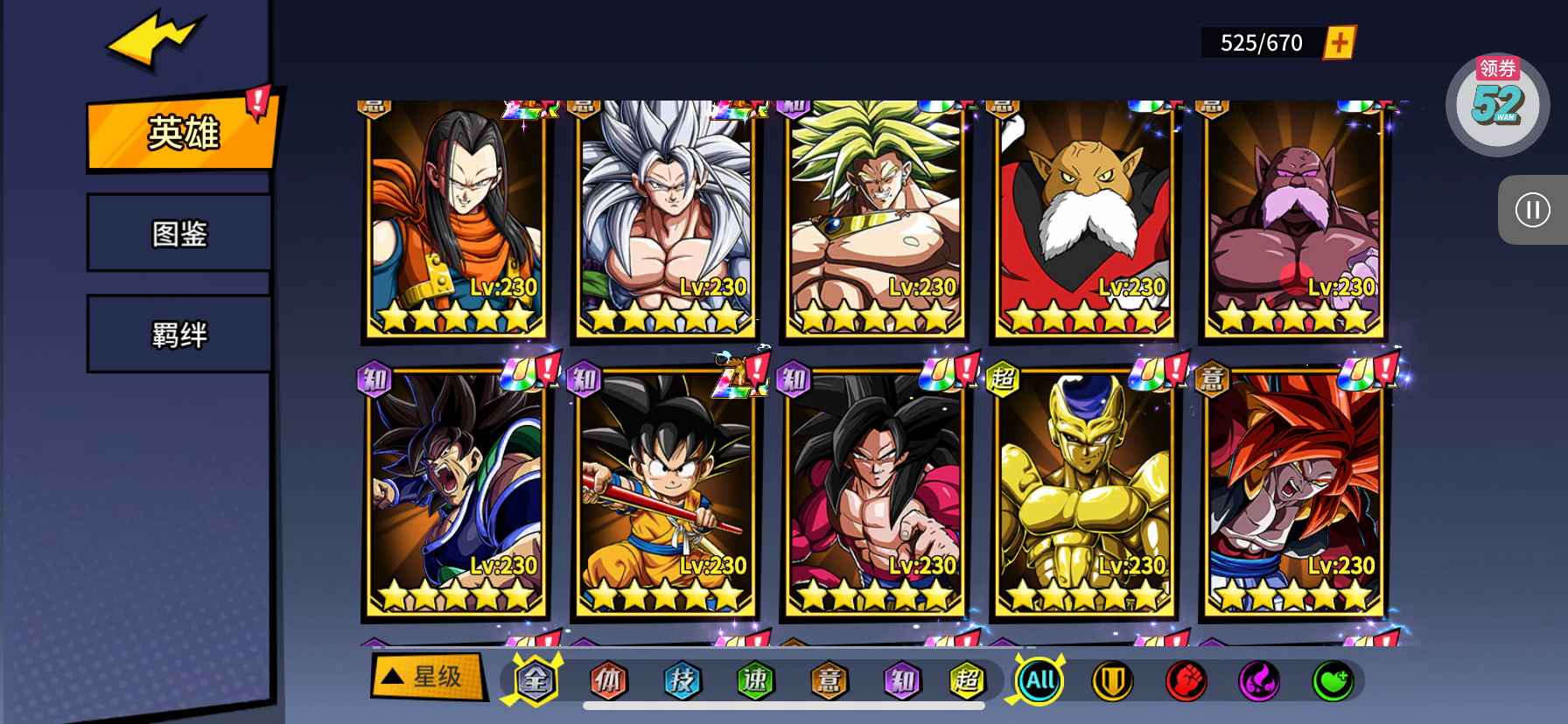This screenshot has height=724, width=1568.
Task: Filter by the red fist role
Action: 1186,680
